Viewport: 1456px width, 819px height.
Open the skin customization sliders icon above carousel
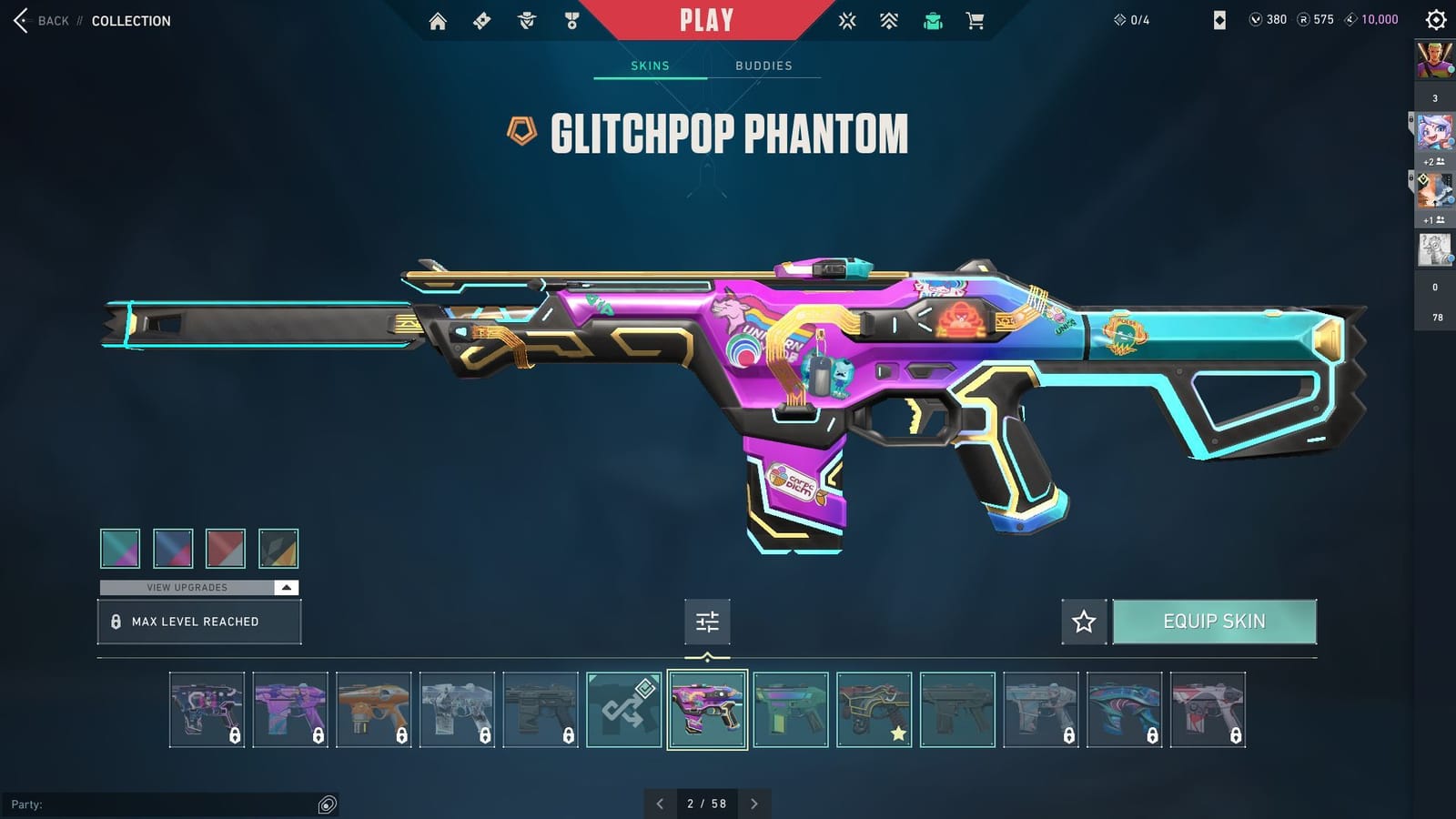(x=707, y=622)
